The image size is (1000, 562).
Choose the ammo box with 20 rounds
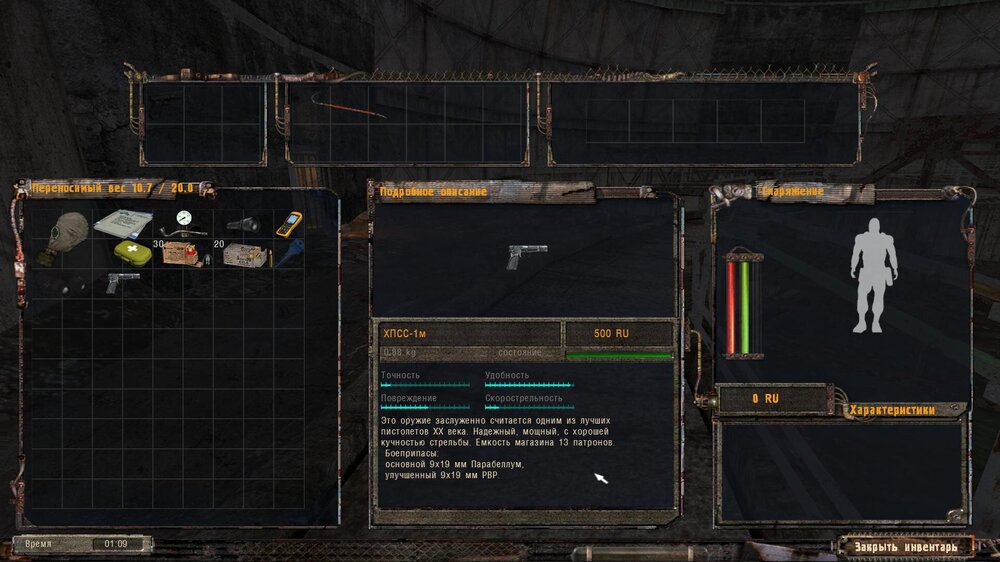245,255
